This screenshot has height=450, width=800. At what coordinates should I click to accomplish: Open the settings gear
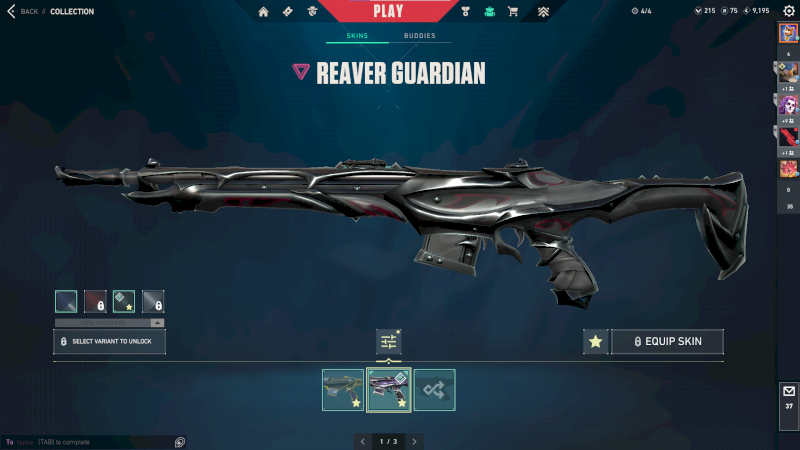[788, 11]
